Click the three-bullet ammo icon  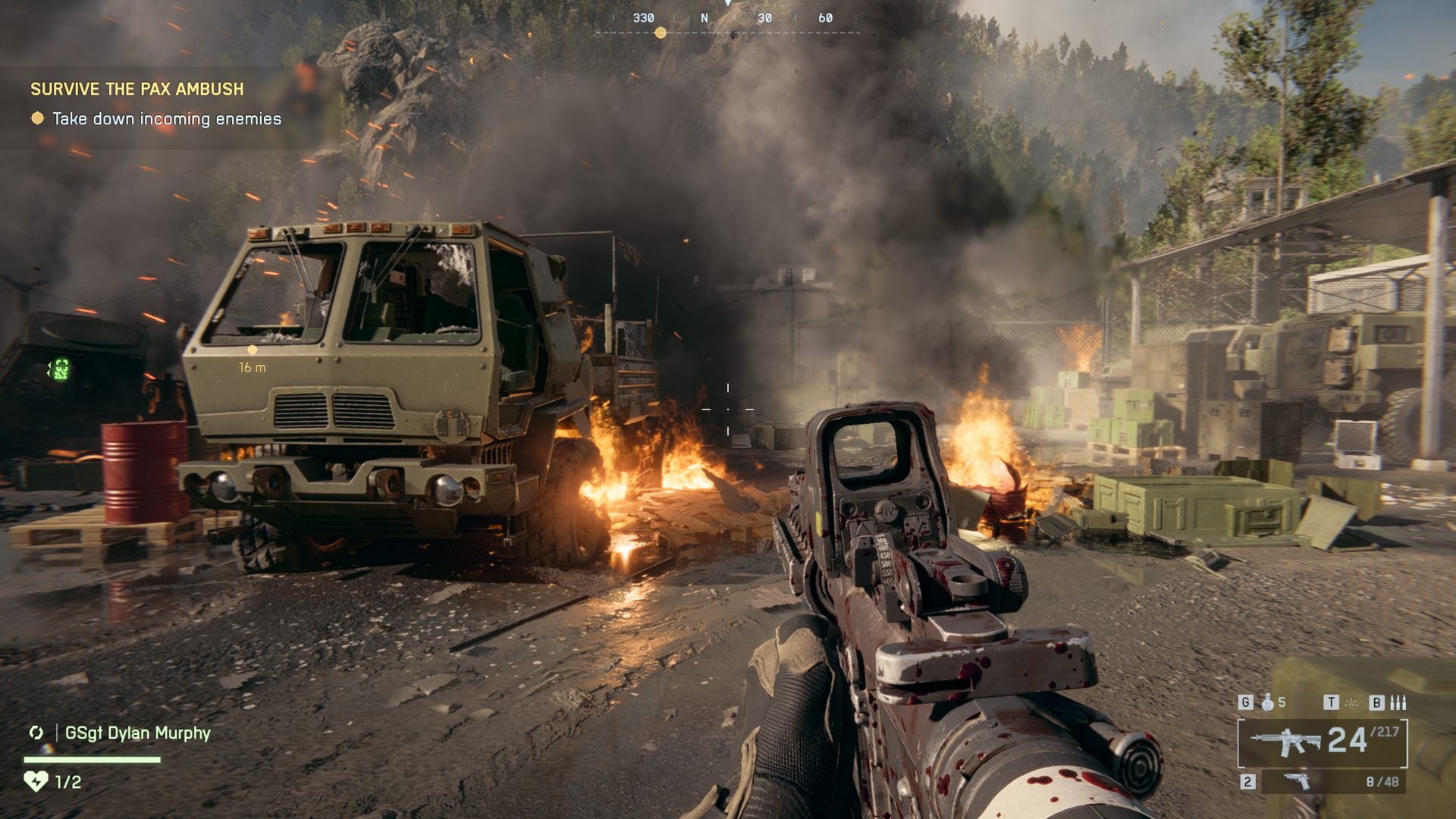1398,702
